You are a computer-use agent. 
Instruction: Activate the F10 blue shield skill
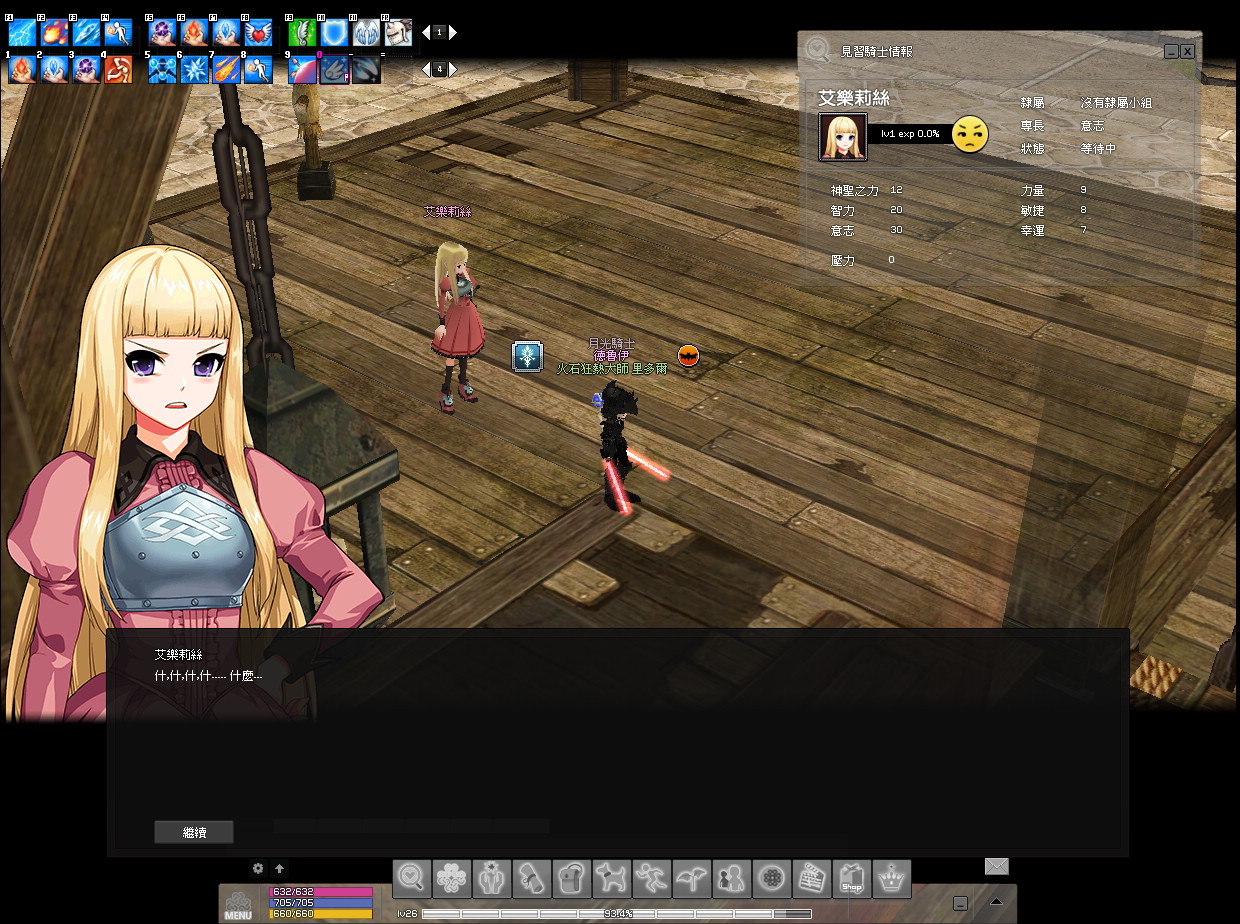333,33
